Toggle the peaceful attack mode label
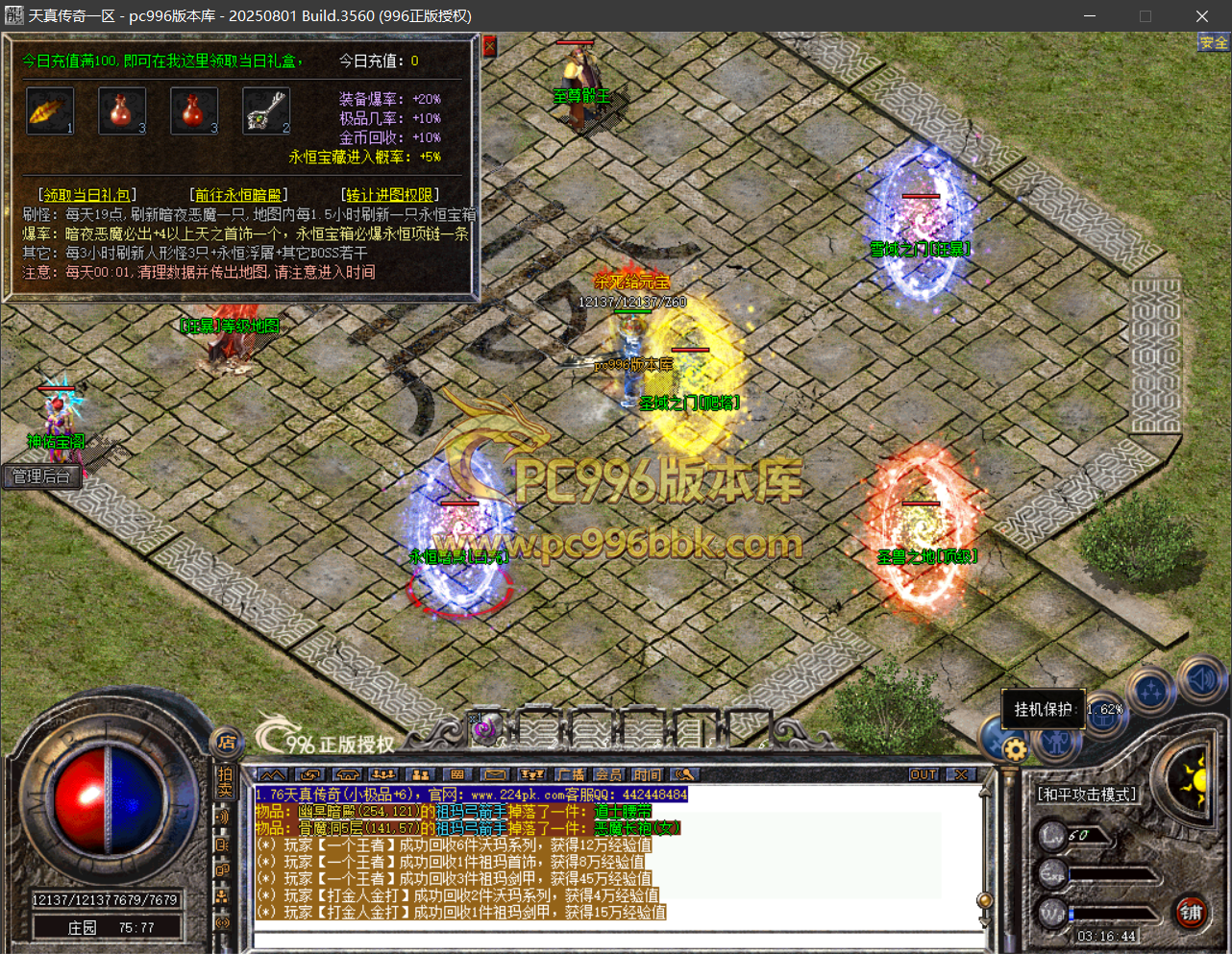Screen dimensions: 1232x954 point(1086,795)
